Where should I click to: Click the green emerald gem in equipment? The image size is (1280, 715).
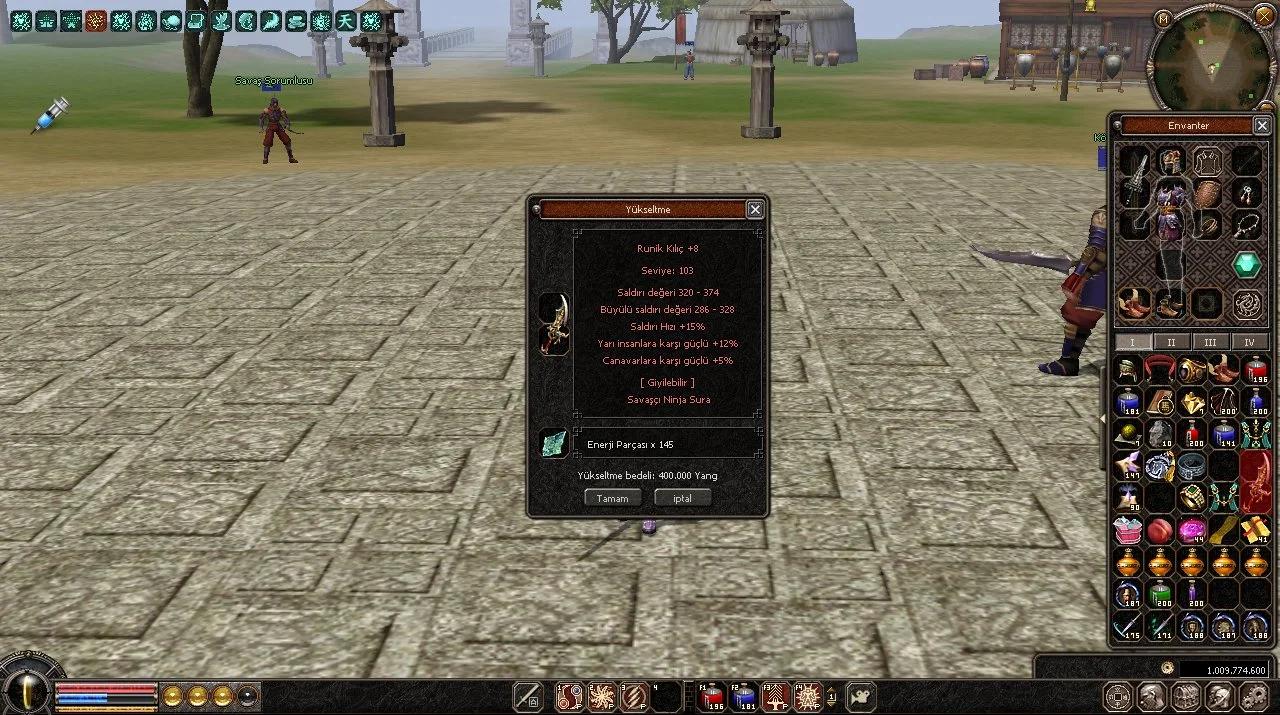pyautogui.click(x=1246, y=265)
